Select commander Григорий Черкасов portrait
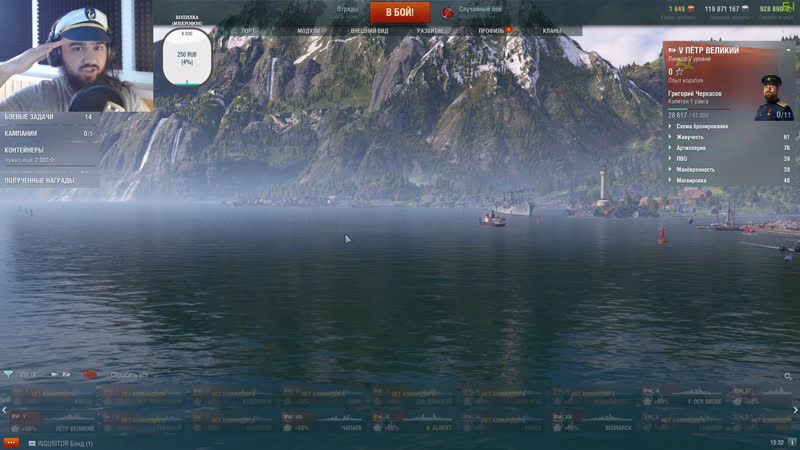Screen dimensions: 800x450 773,97
